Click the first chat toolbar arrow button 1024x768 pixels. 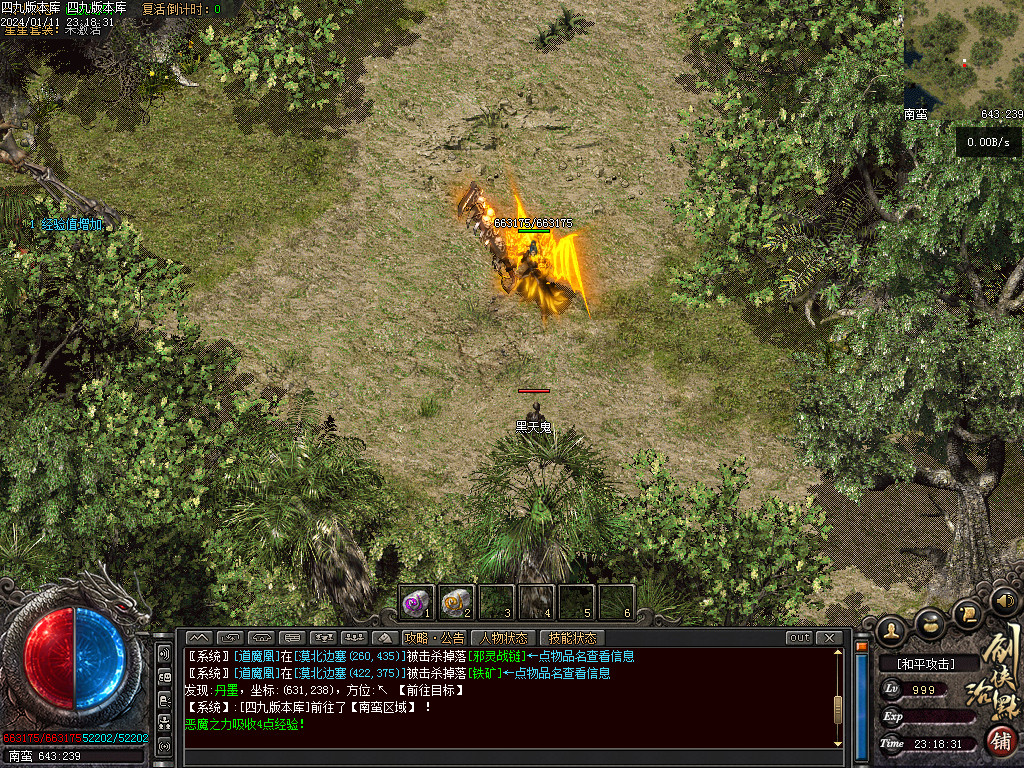coord(199,638)
